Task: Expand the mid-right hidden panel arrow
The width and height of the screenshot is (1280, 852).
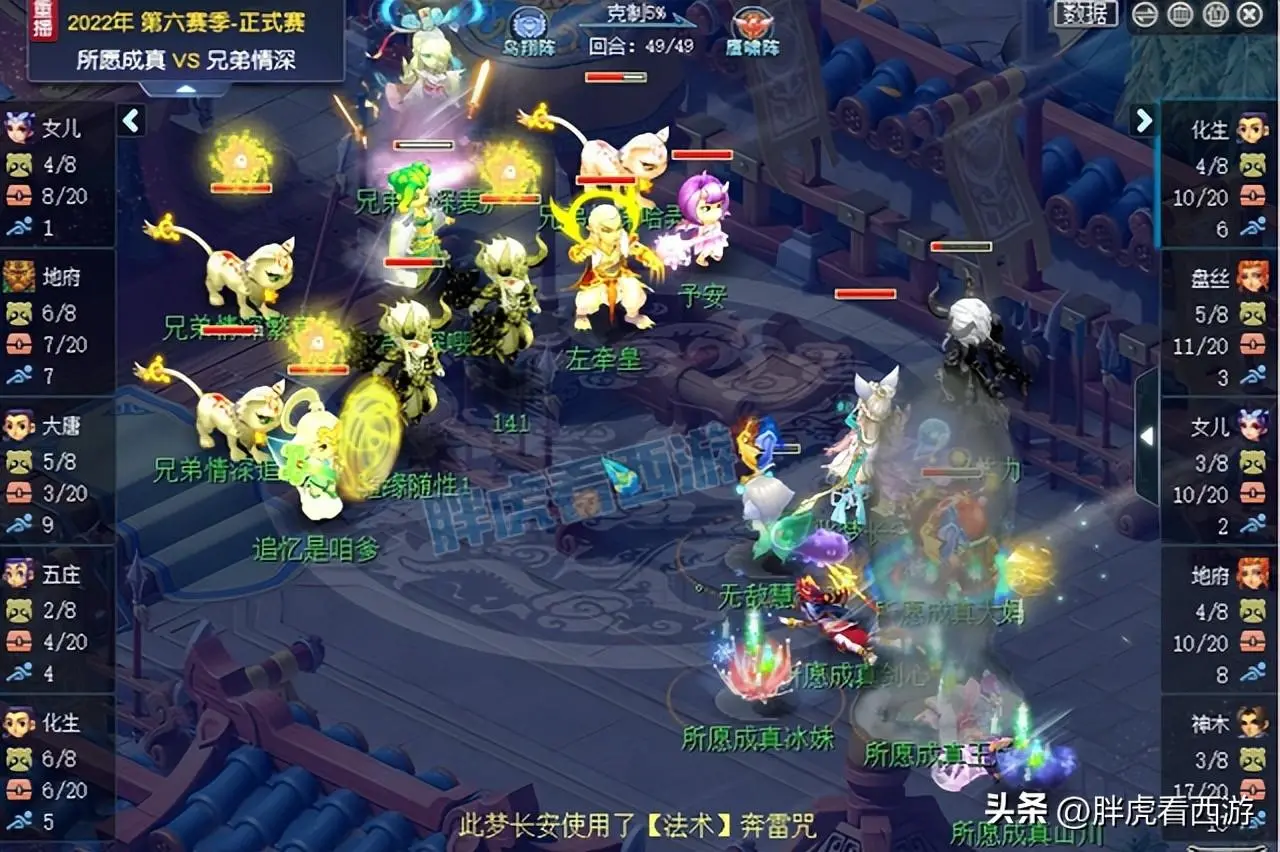Action: click(1146, 437)
